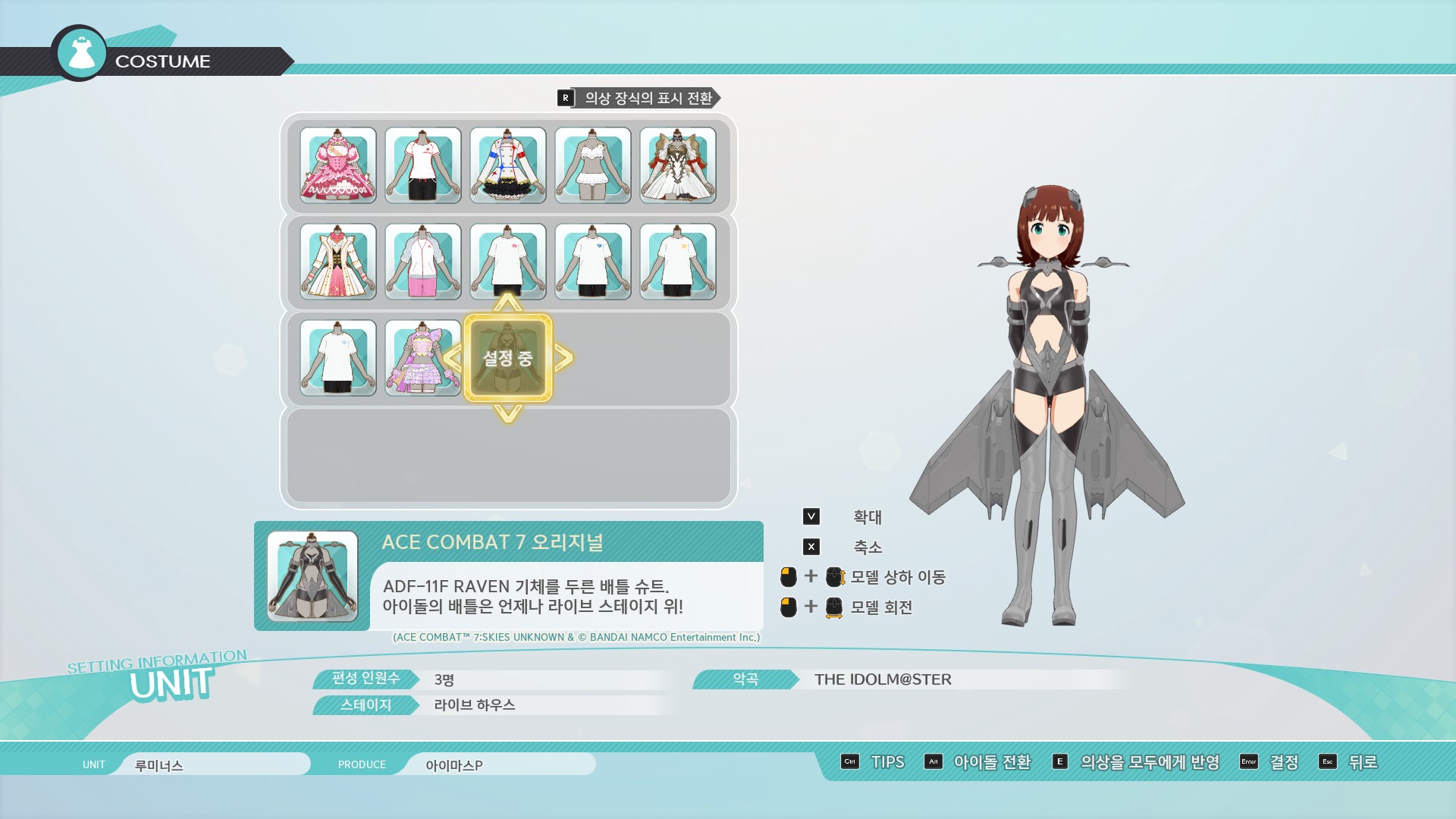The height and width of the screenshot is (819, 1456).
Task: Click the zoom in (확대) control
Action: pyautogui.click(x=811, y=517)
